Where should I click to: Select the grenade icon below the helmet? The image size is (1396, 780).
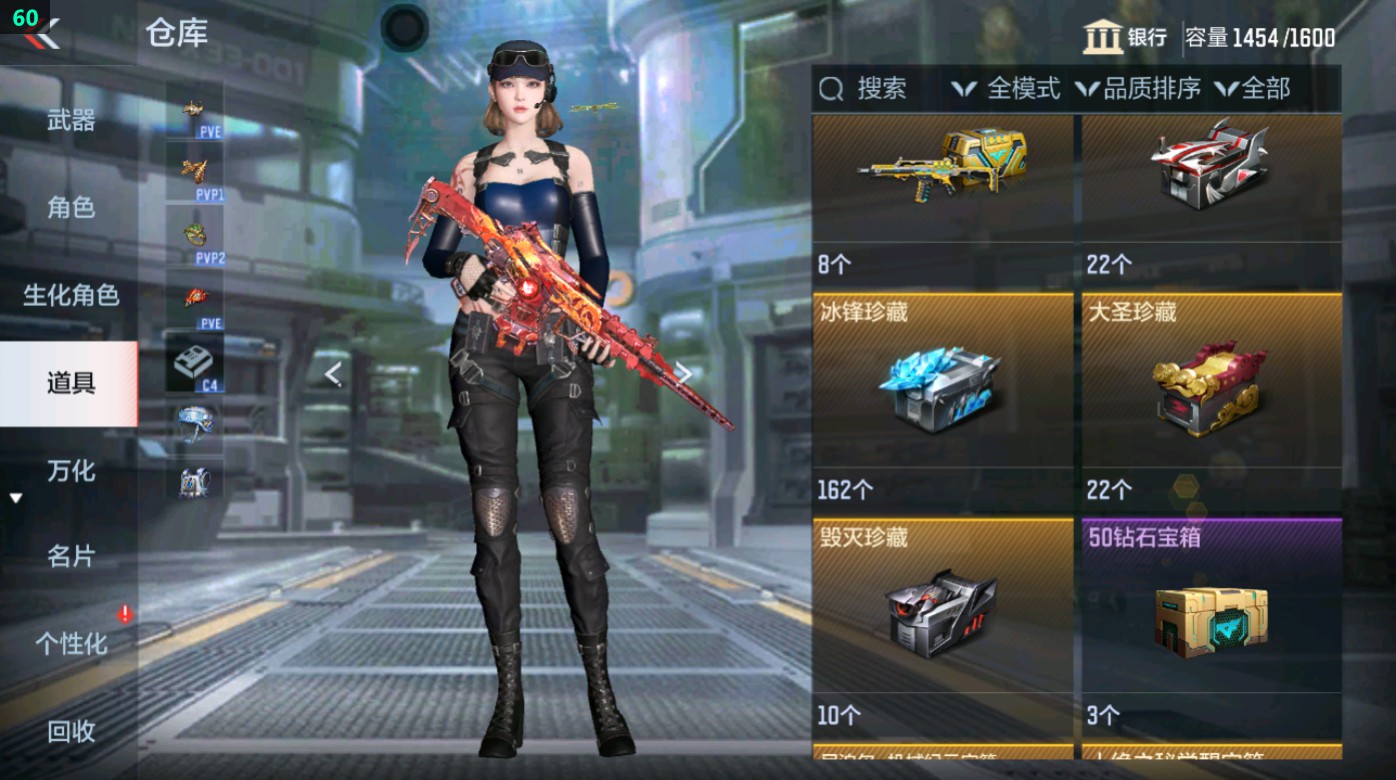coord(196,484)
